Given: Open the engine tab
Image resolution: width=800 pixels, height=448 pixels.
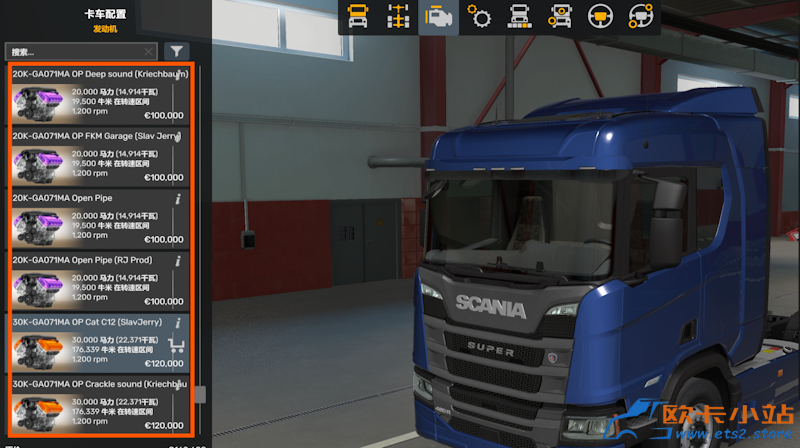Looking at the screenshot, I should tap(438, 17).
